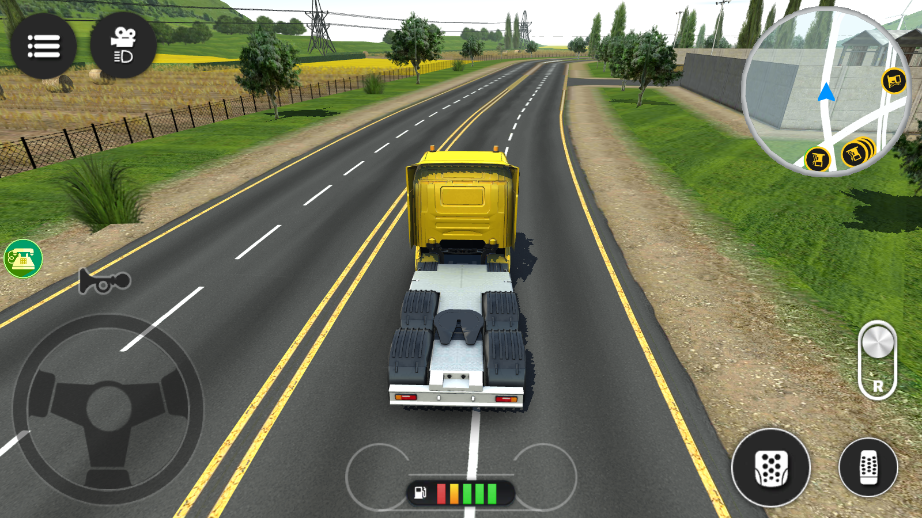Honk the truck horn
The image size is (922, 518).
pos(103,283)
